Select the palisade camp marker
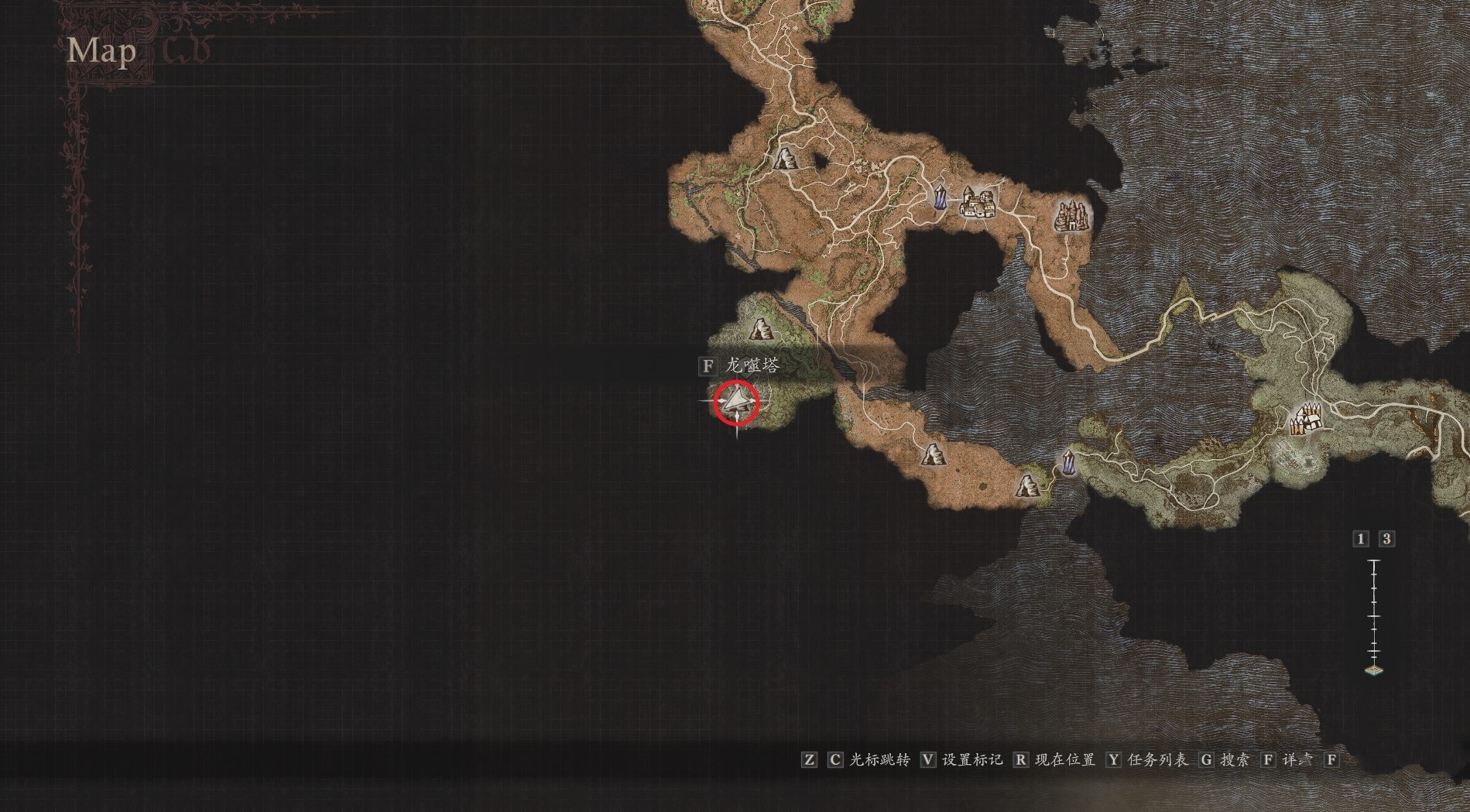1470x812 pixels. pyautogui.click(x=1304, y=420)
